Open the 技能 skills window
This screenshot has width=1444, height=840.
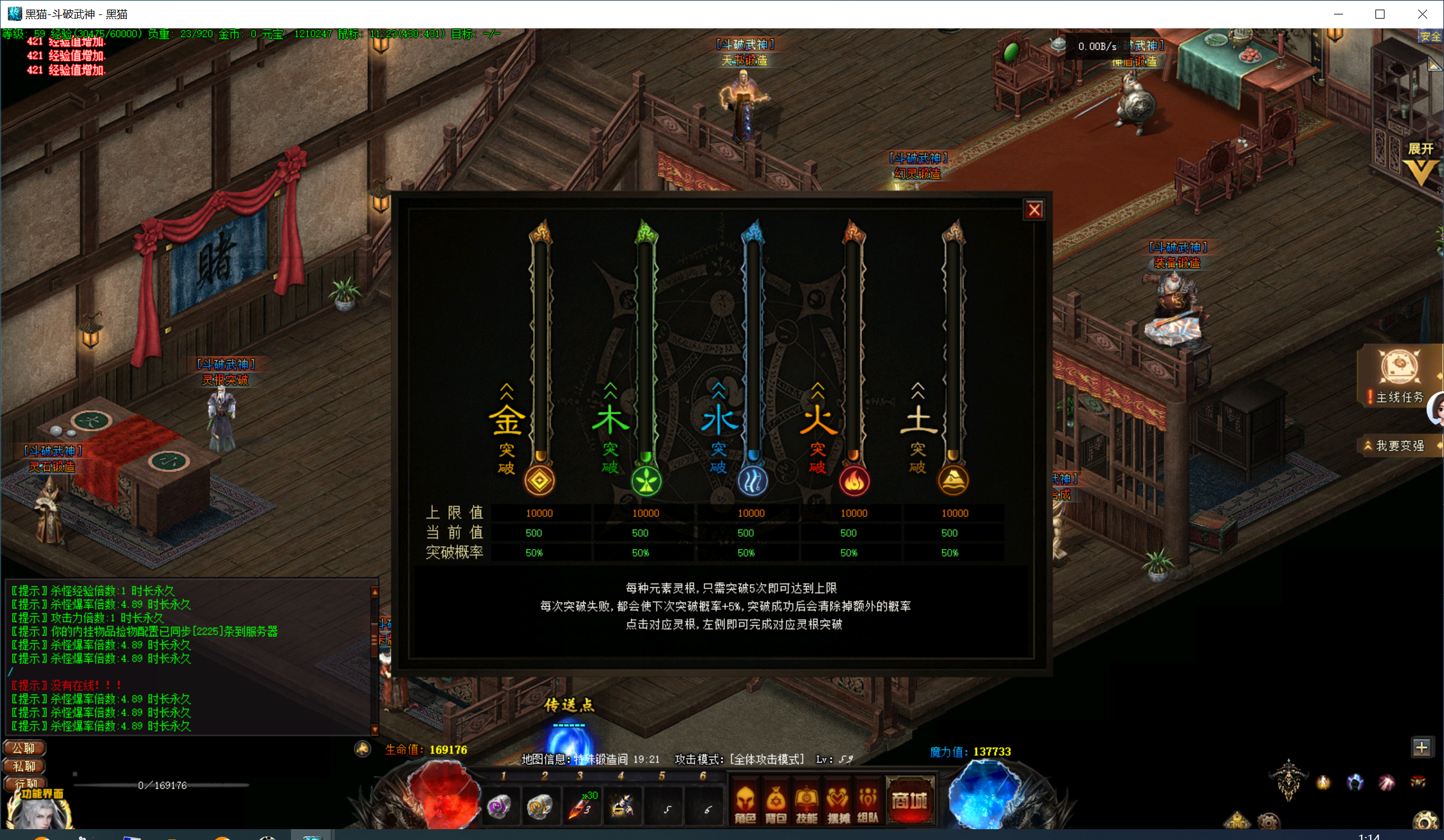[x=807, y=803]
